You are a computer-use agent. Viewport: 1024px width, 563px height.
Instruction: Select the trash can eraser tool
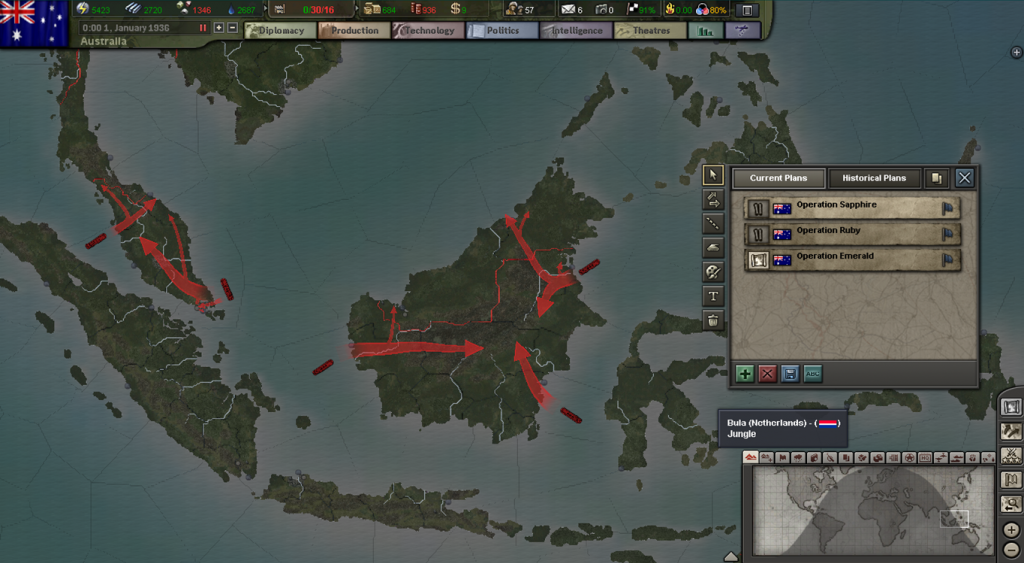tap(713, 320)
